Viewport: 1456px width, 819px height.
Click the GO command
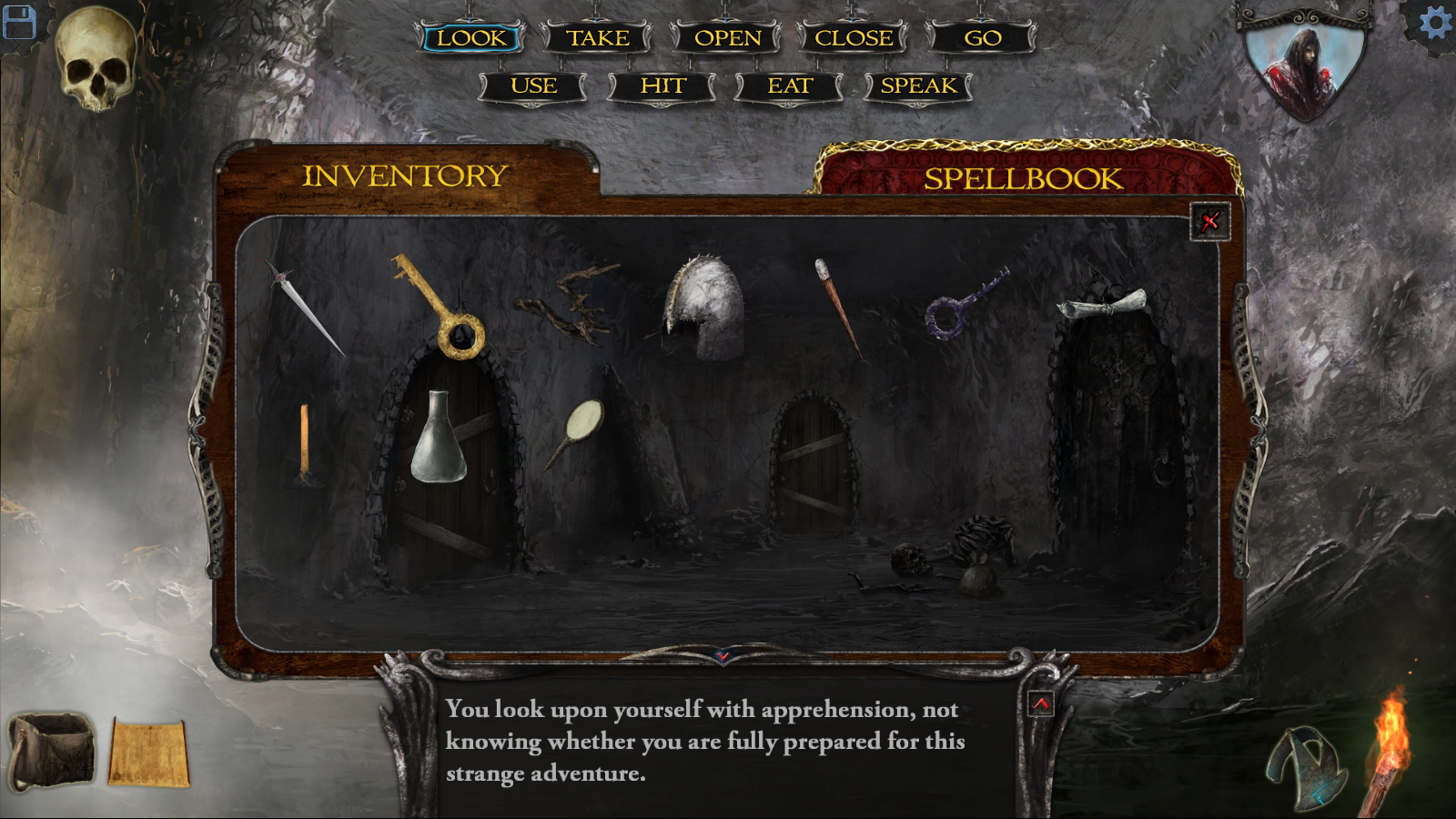coord(982,38)
